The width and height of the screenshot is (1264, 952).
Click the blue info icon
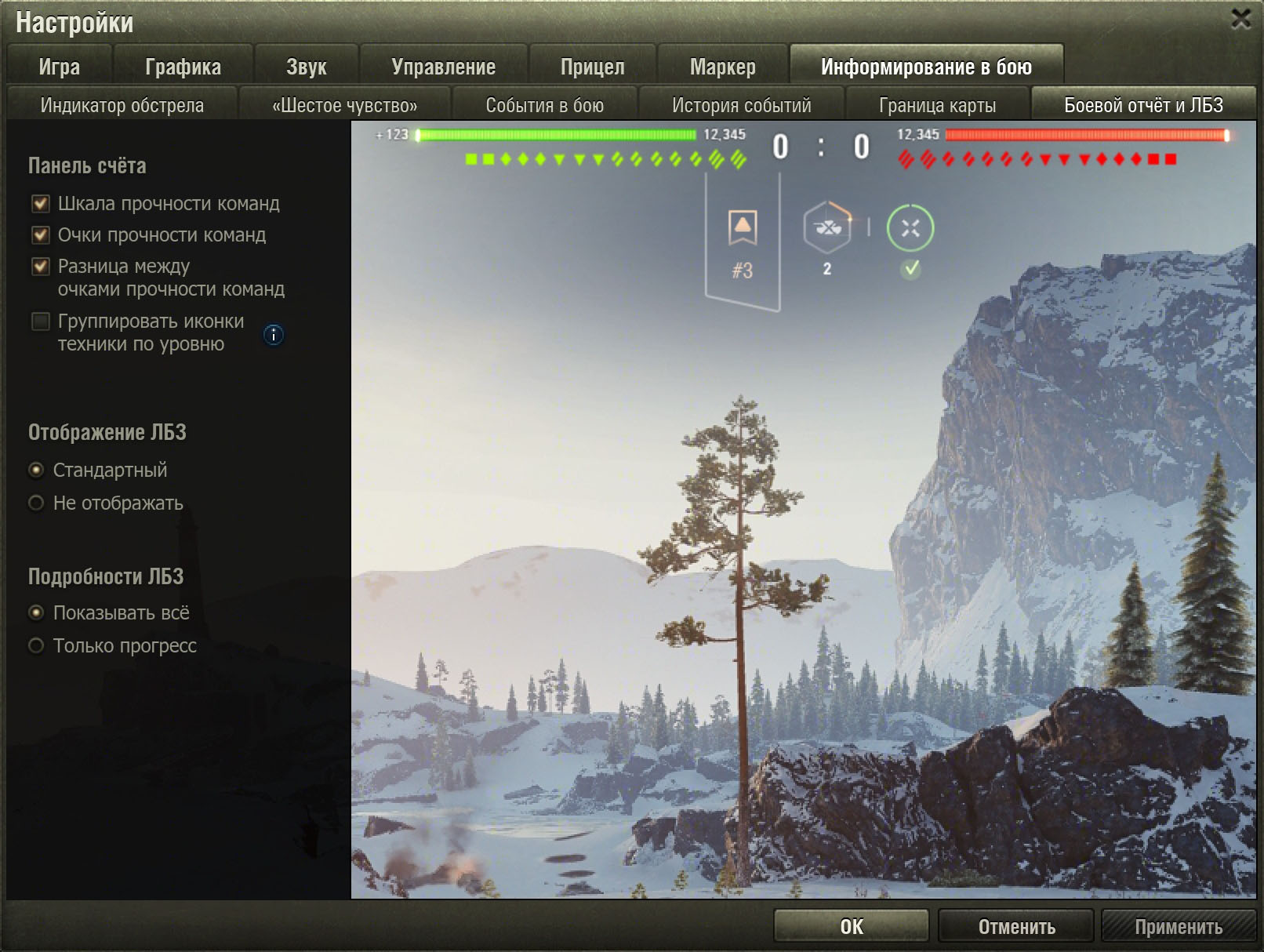click(273, 335)
